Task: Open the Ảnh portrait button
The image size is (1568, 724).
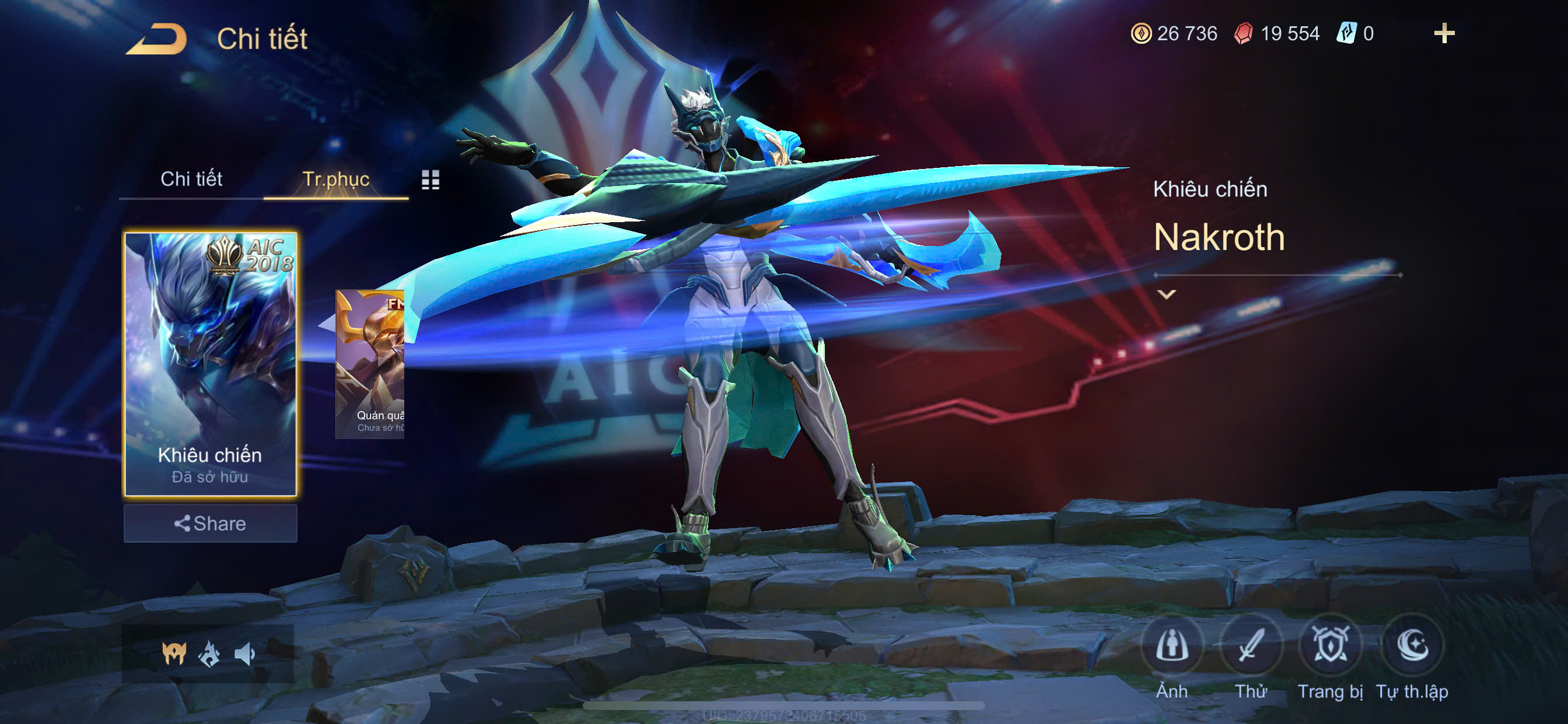Action: 1172,645
